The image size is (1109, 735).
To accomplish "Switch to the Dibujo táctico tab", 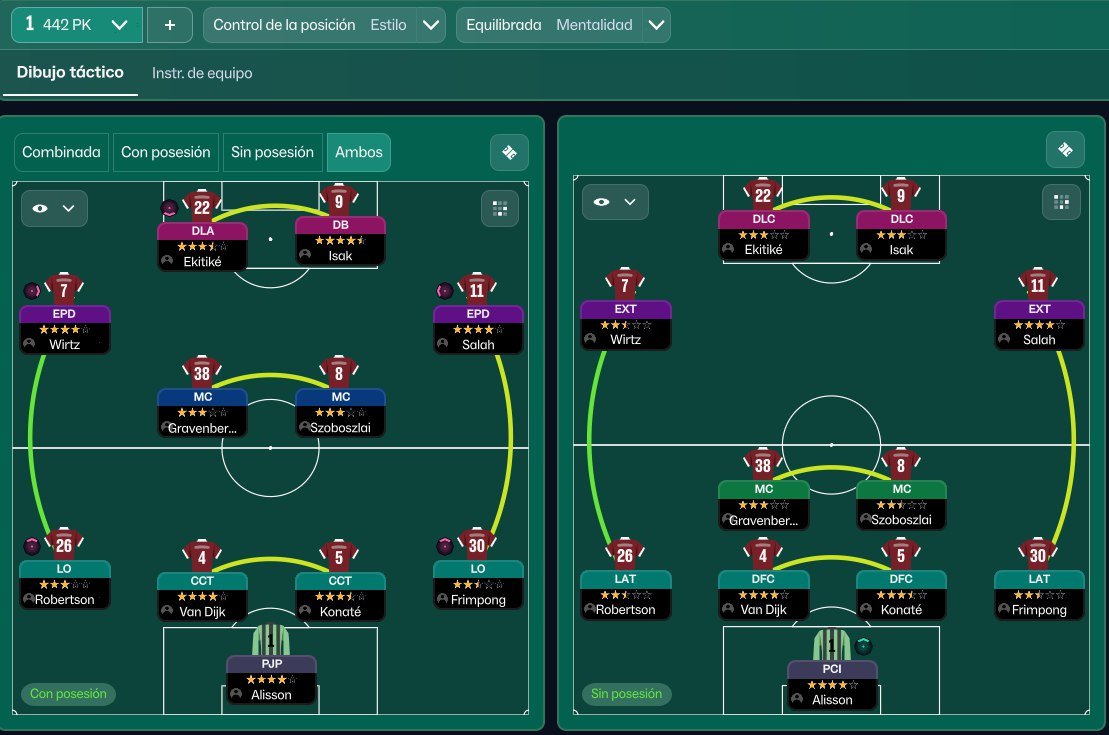I will click(70, 73).
